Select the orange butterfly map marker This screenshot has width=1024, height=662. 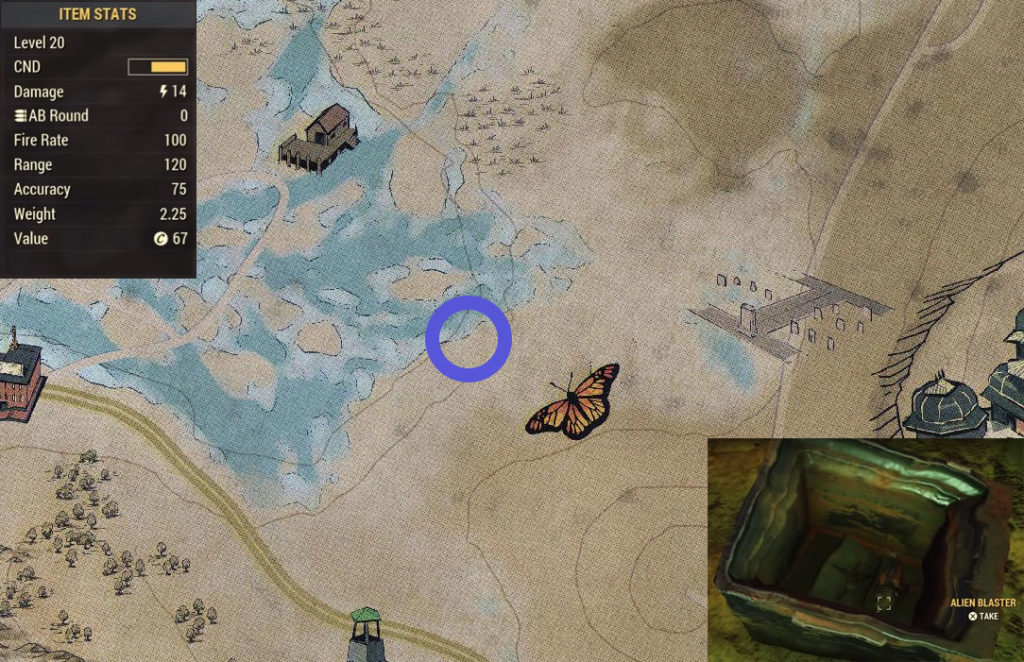[x=574, y=402]
